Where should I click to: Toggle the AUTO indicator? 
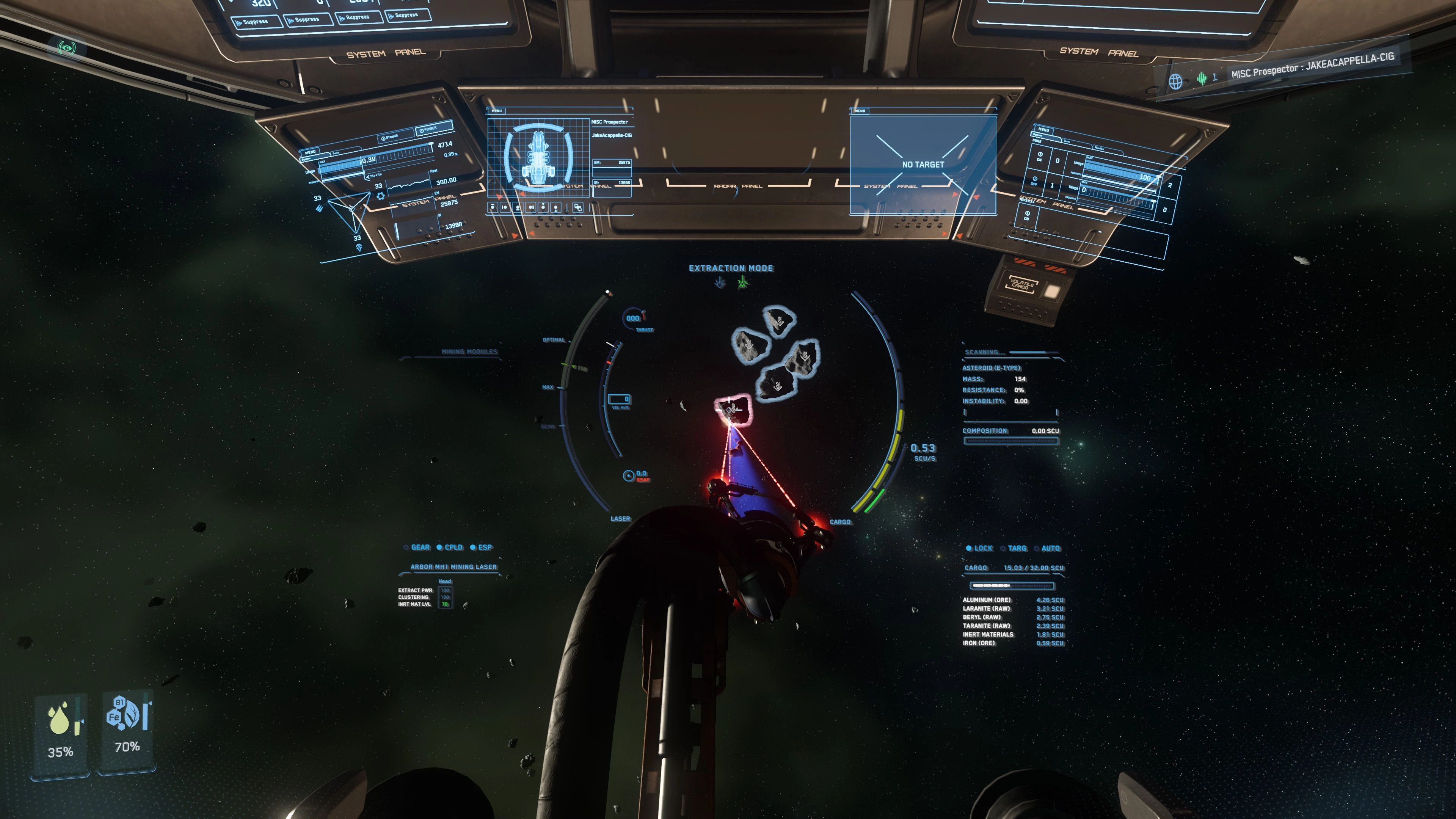[x=1047, y=548]
